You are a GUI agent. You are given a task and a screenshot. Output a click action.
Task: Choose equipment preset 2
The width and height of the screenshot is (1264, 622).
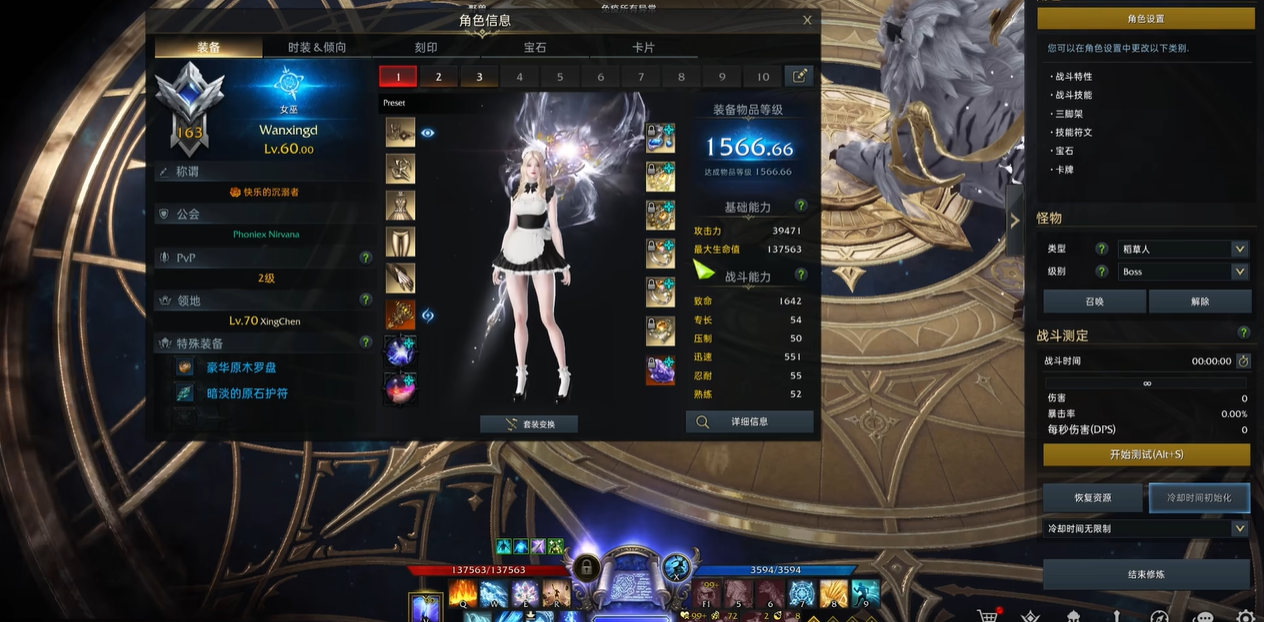[438, 77]
